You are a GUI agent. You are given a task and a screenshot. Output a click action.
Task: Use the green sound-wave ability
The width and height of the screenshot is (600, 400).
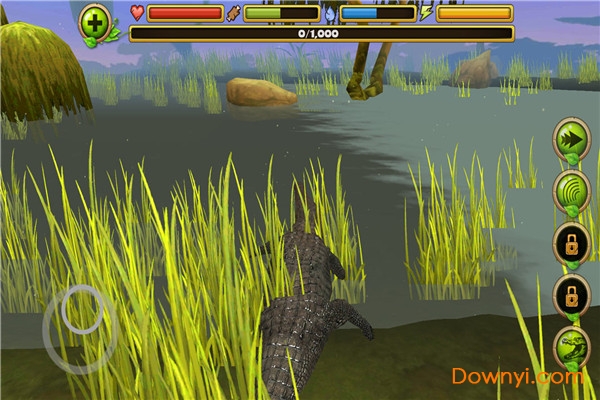571,190
